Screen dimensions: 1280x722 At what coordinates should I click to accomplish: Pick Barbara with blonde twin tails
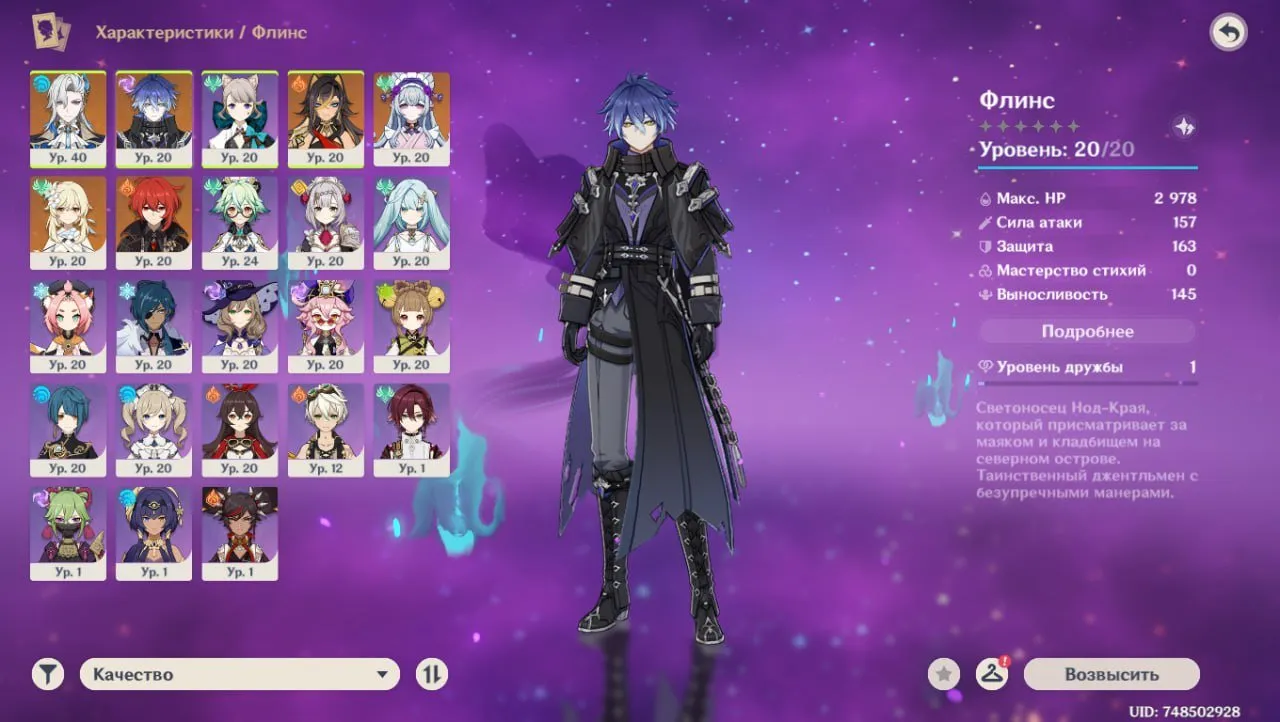pos(154,430)
